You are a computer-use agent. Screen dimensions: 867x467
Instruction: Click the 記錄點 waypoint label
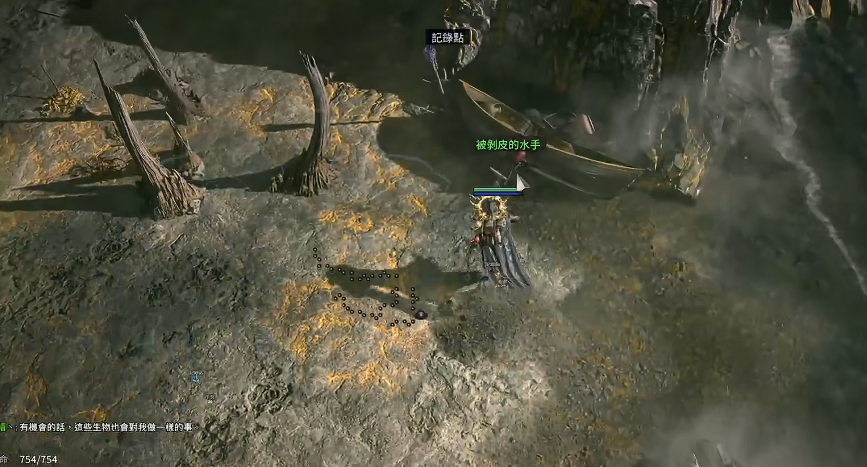point(447,37)
